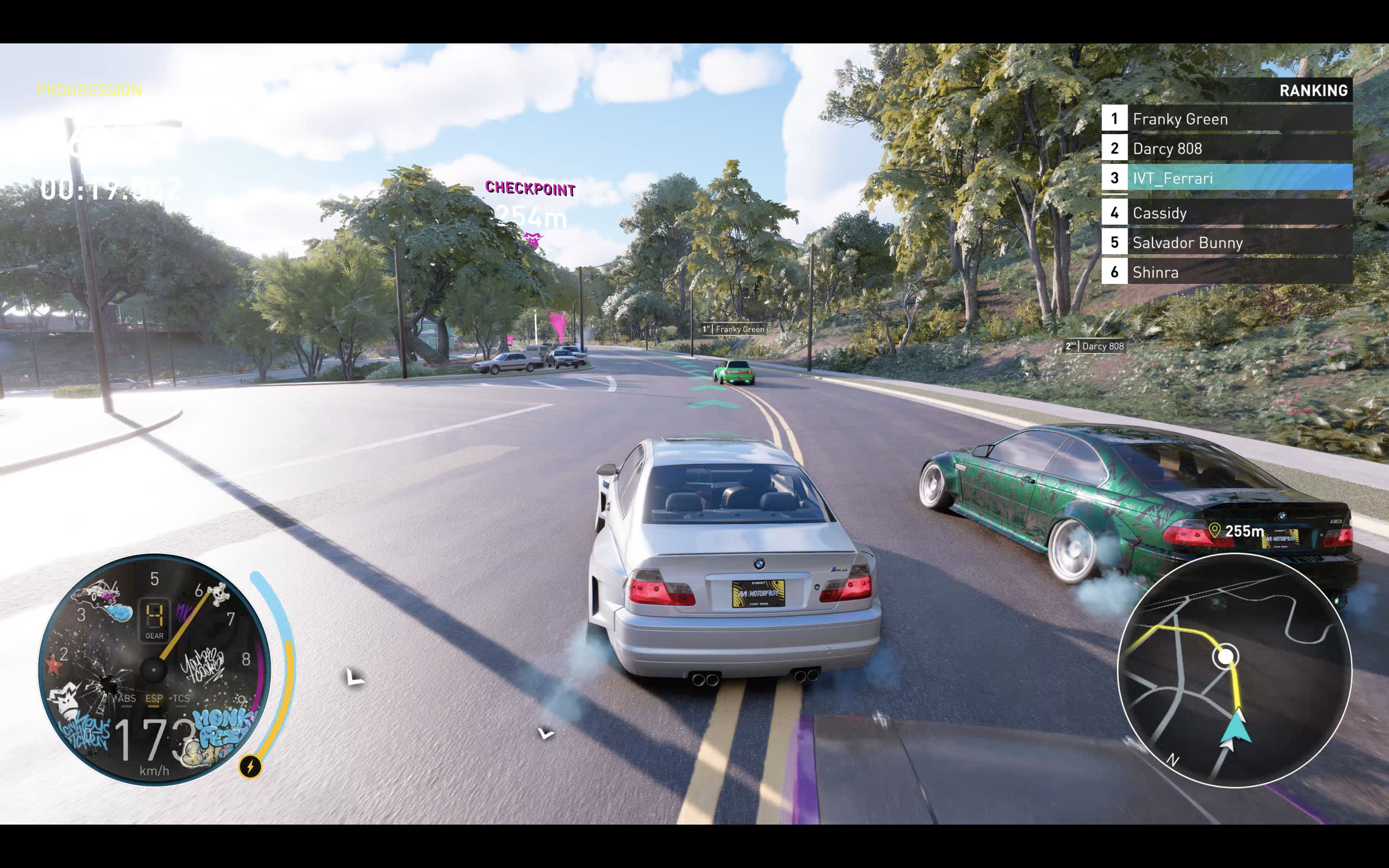The width and height of the screenshot is (1389, 868).
Task: Select Franky Green in the ranking list
Action: tap(1226, 119)
